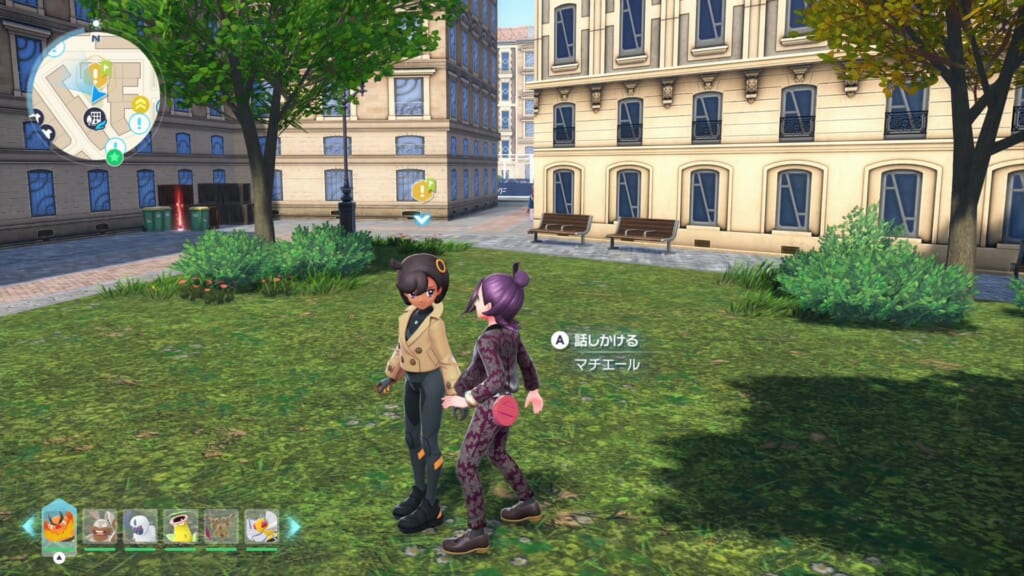Viewport: 1024px width, 576px height.
Task: Choose the brown furry Pokémon party slot
Action: point(221,526)
